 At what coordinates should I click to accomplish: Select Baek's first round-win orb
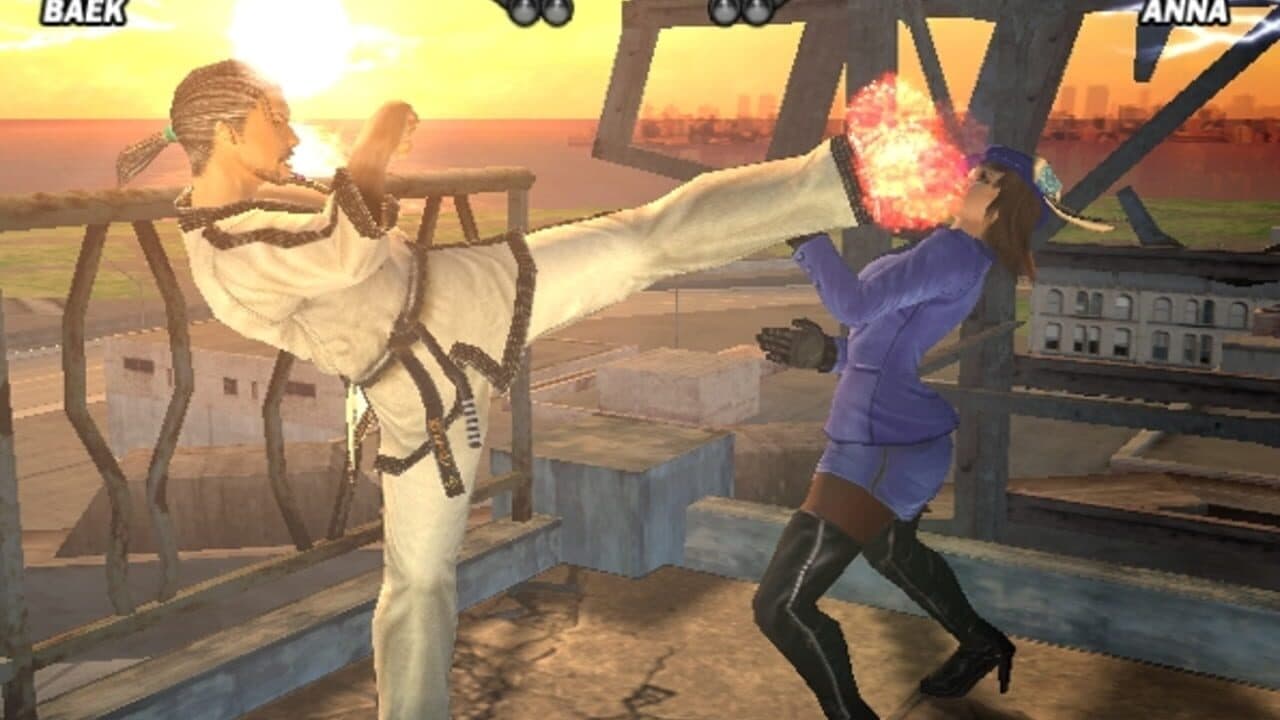coord(524,10)
